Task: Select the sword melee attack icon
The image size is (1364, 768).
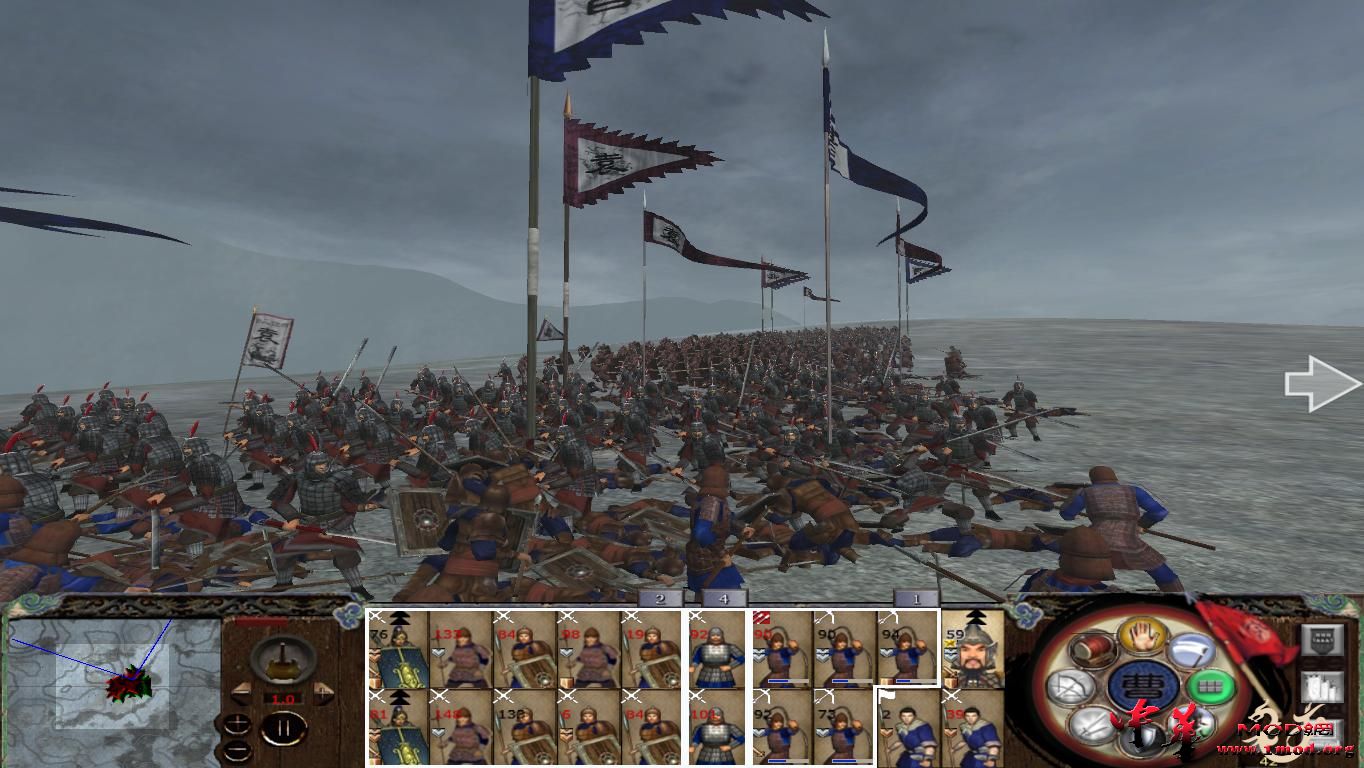Action: (1090, 726)
